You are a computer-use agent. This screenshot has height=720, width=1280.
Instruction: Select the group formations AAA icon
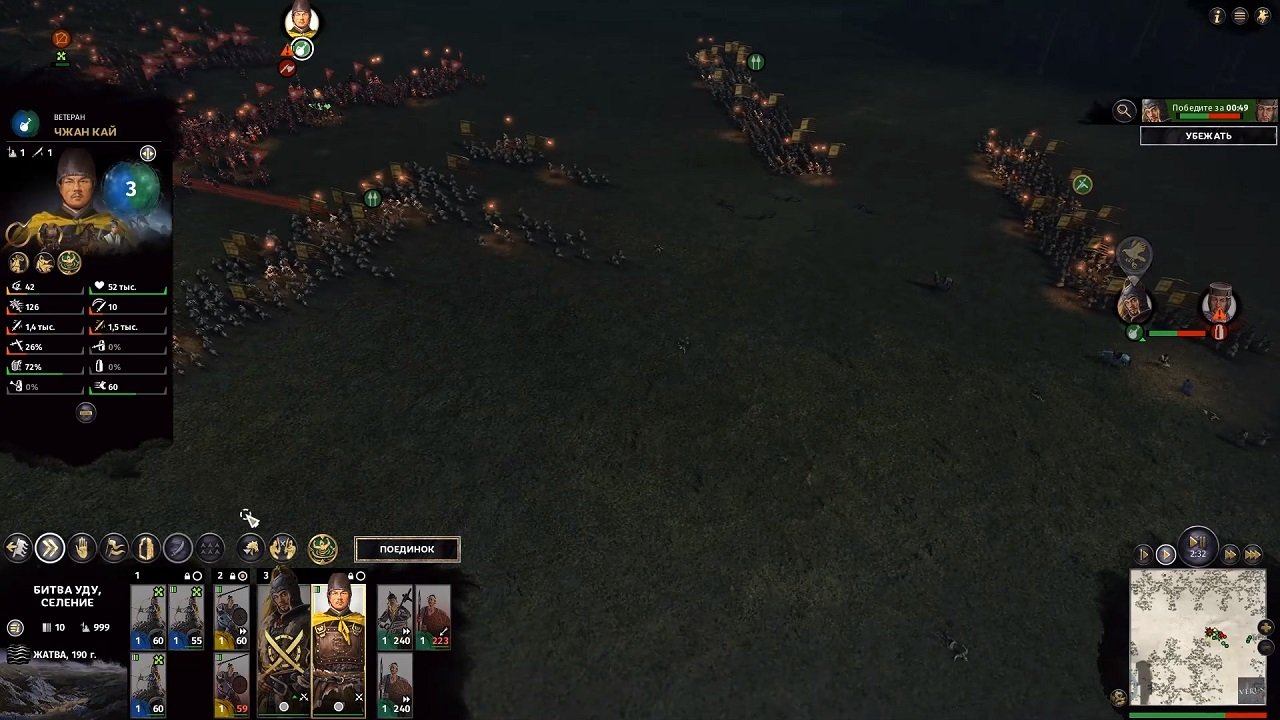click(x=210, y=547)
